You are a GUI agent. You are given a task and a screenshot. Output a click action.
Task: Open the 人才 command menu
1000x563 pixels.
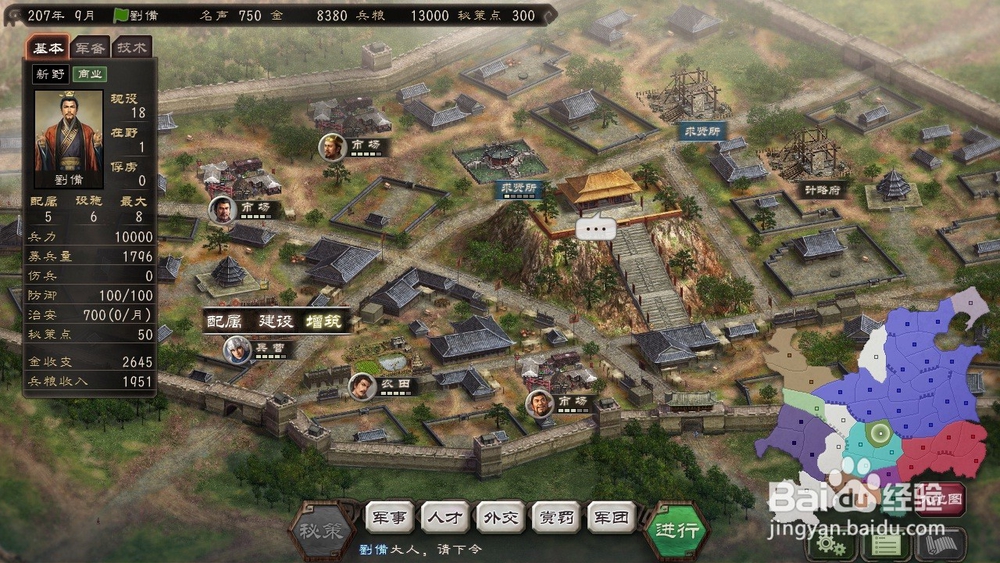[445, 518]
